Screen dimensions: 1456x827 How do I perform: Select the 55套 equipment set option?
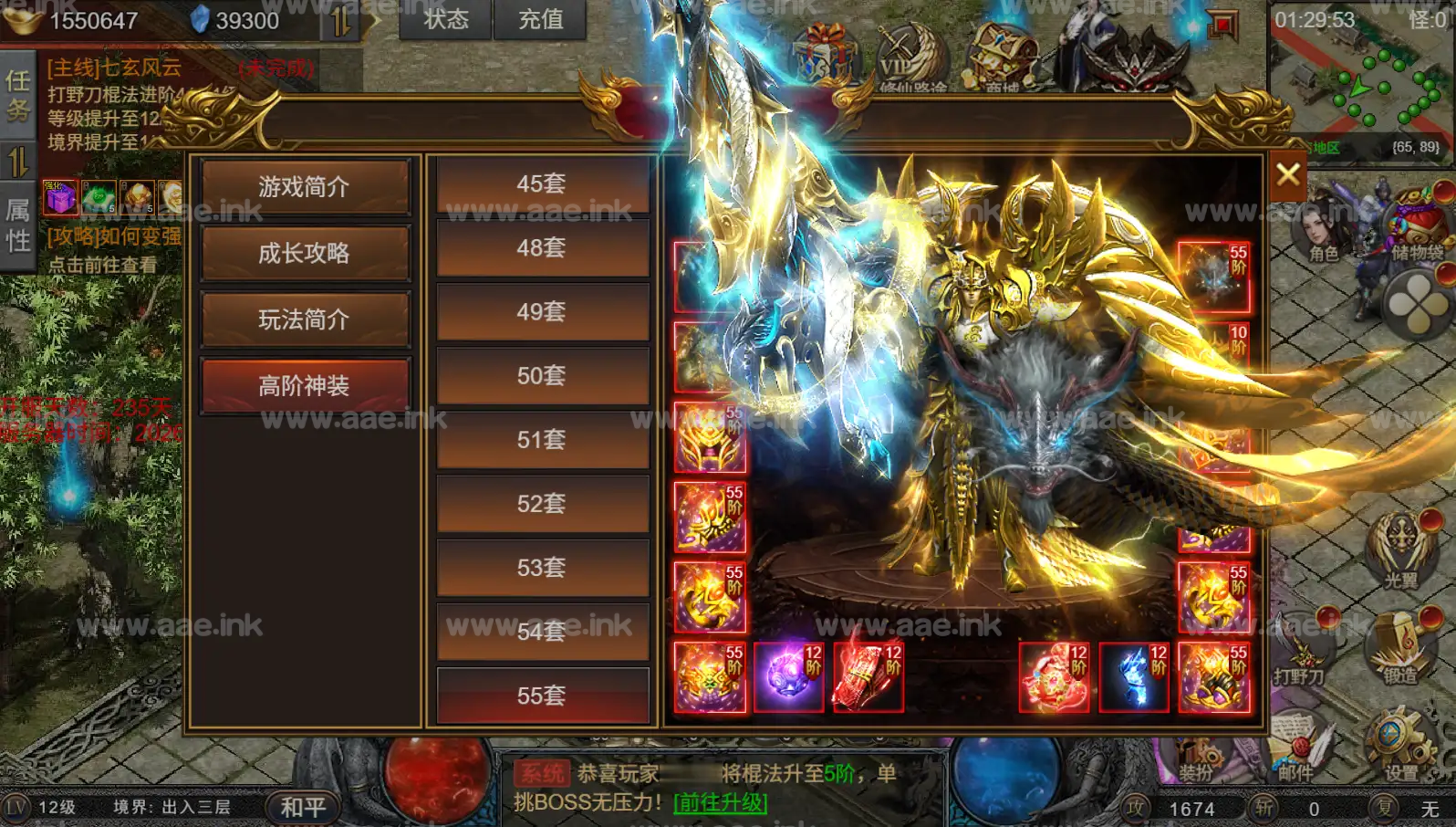pos(543,696)
